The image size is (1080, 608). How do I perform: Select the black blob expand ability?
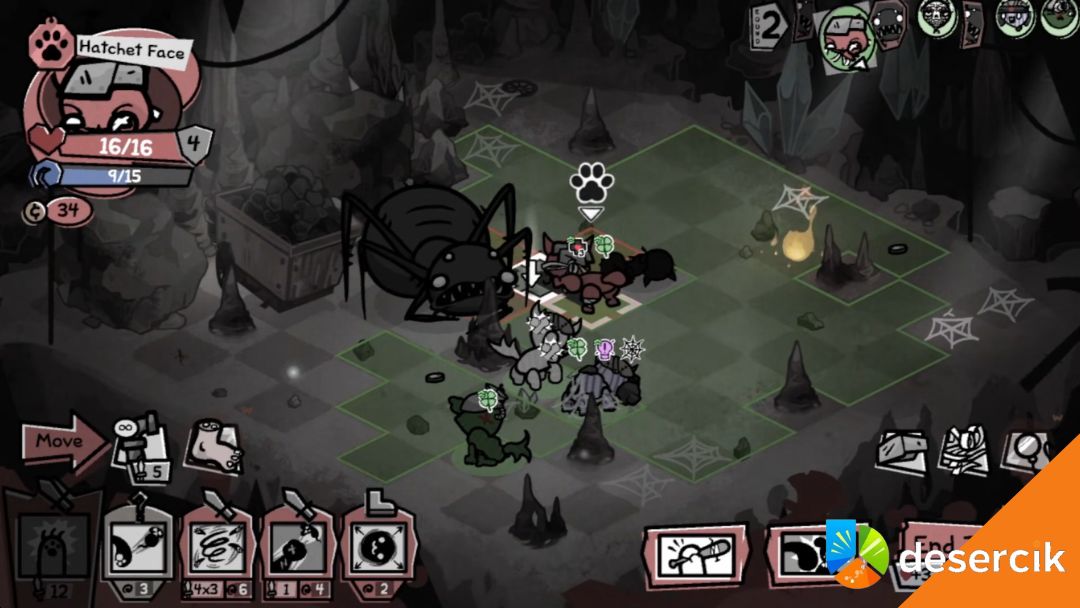pos(377,546)
